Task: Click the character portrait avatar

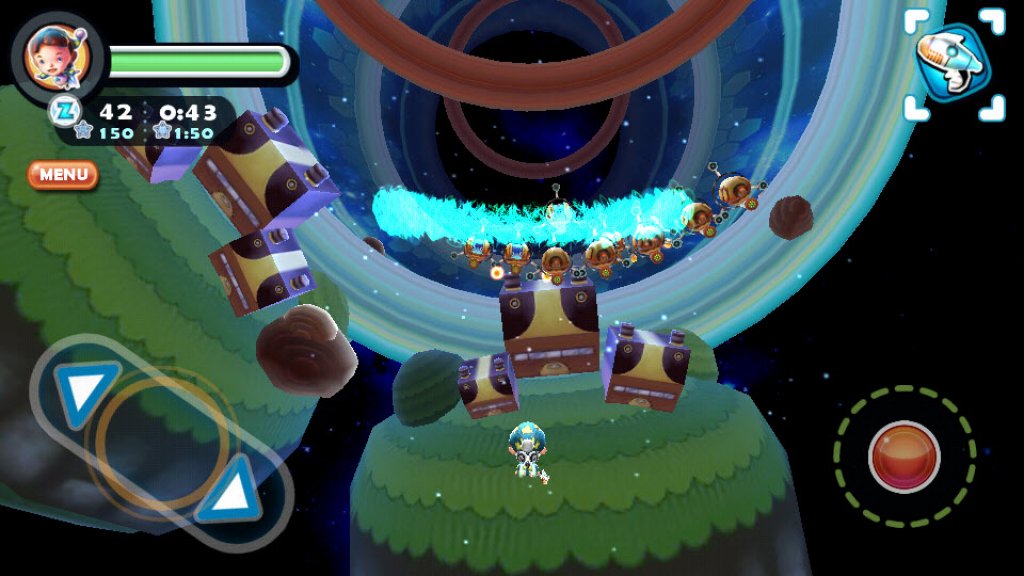Action: point(59,55)
